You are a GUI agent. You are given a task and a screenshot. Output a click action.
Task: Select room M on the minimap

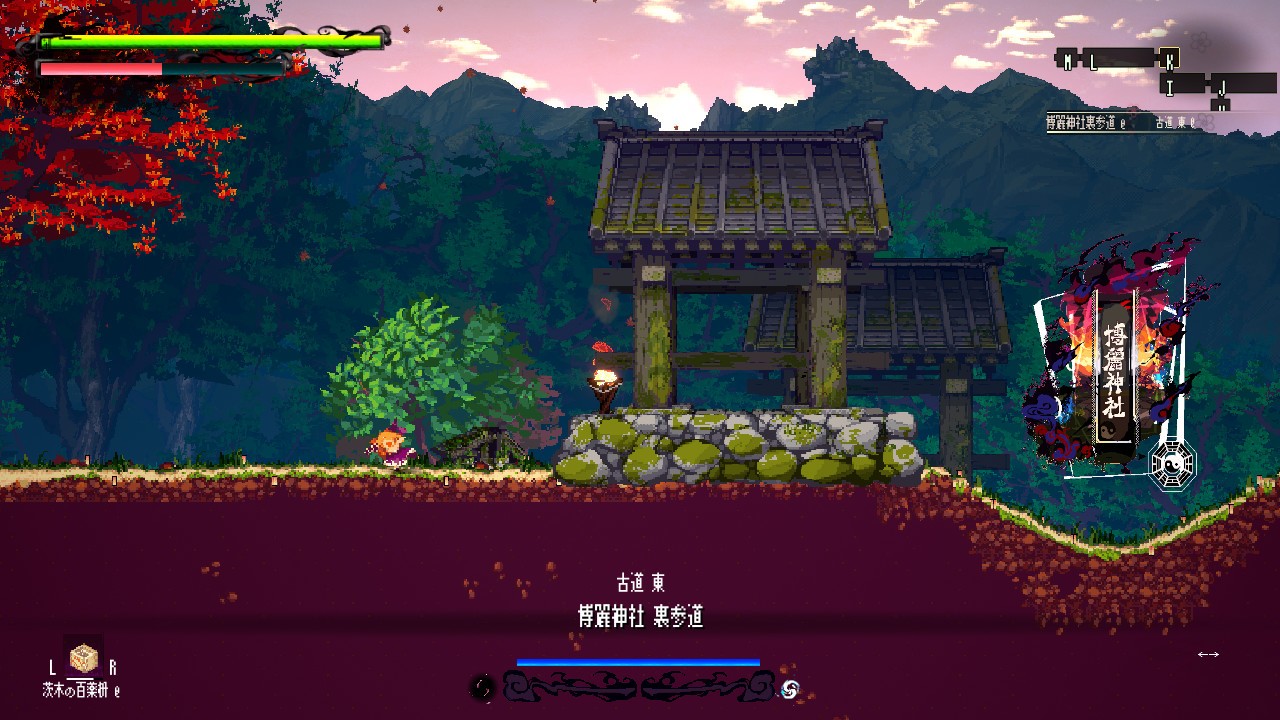click(1067, 59)
